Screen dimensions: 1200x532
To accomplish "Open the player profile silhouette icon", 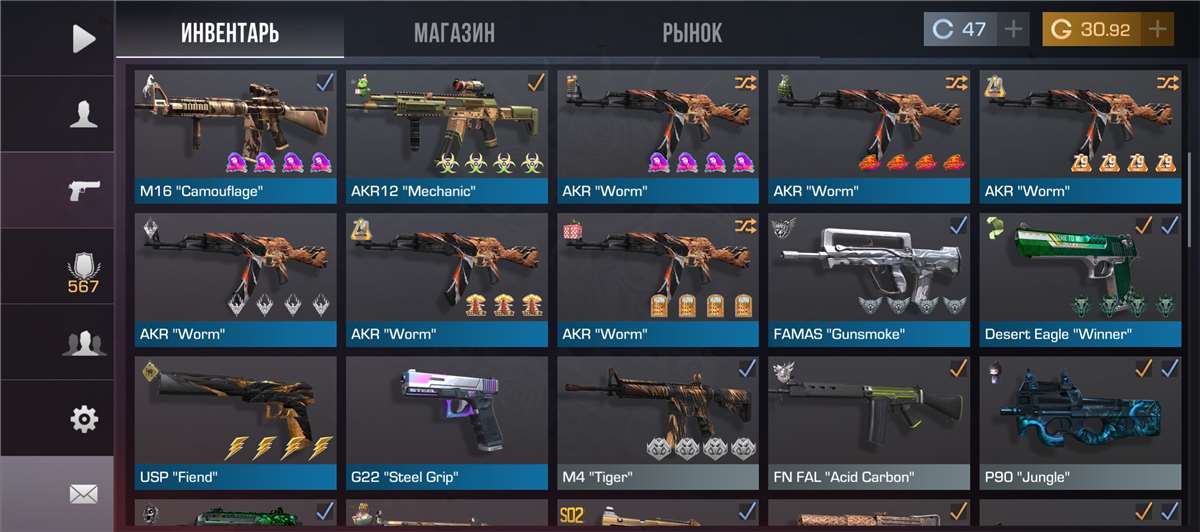I will click(x=83, y=115).
